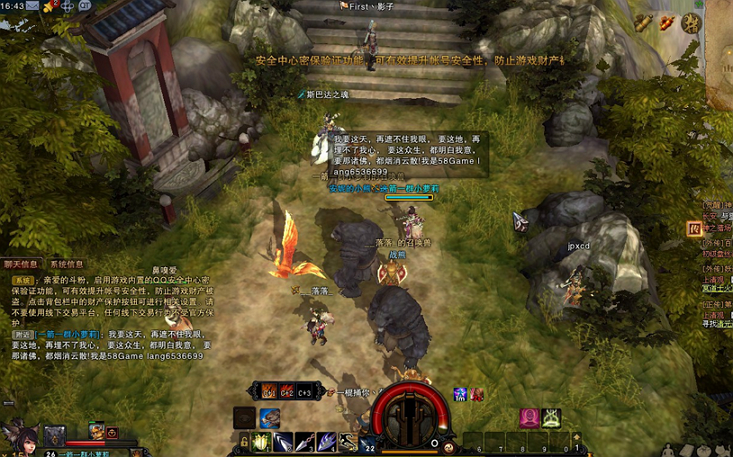Click the blue-purple buff icon near orb
This screenshot has height=457, width=733.
460,395
